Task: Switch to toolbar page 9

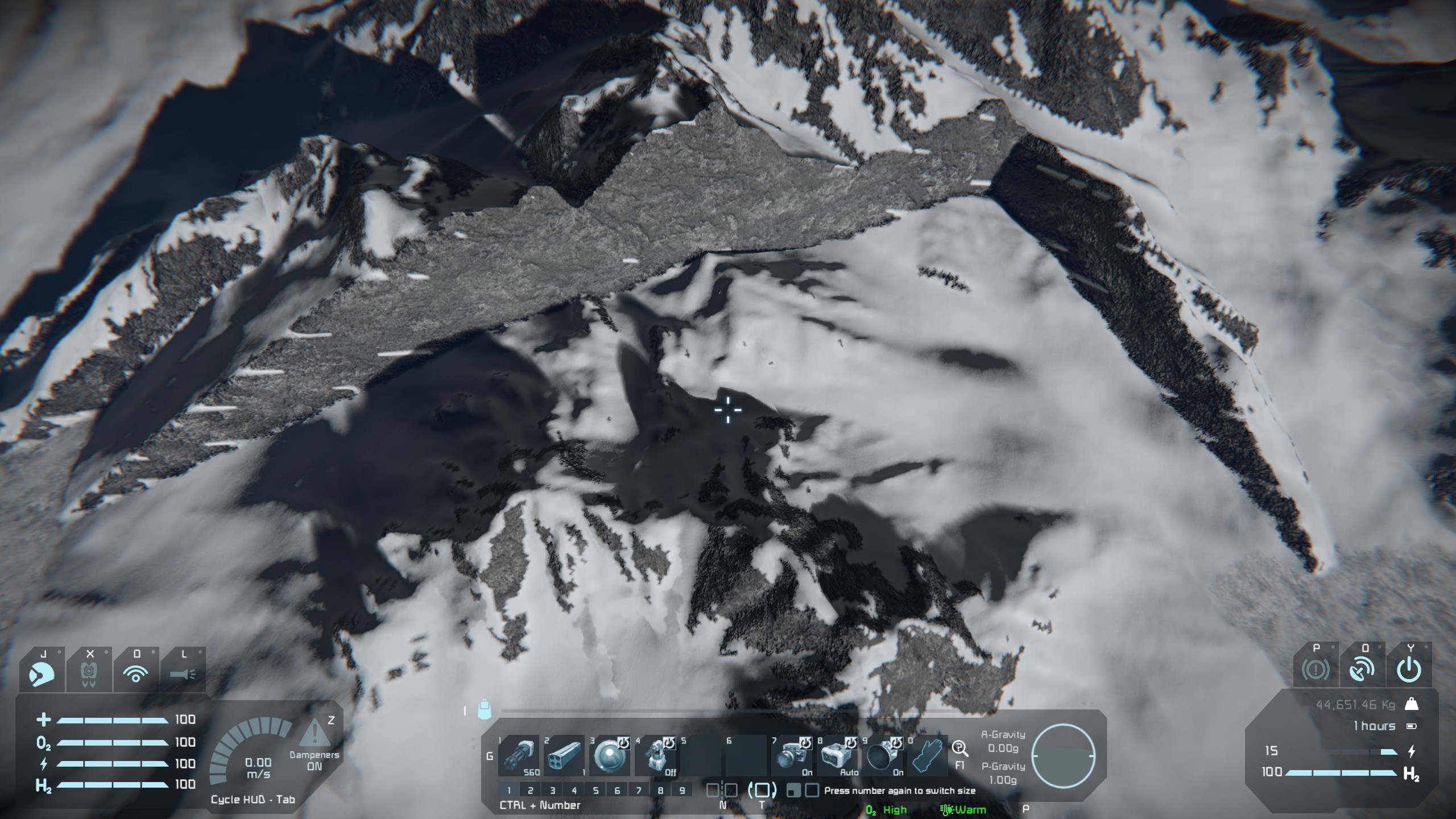Action: pyautogui.click(x=682, y=790)
